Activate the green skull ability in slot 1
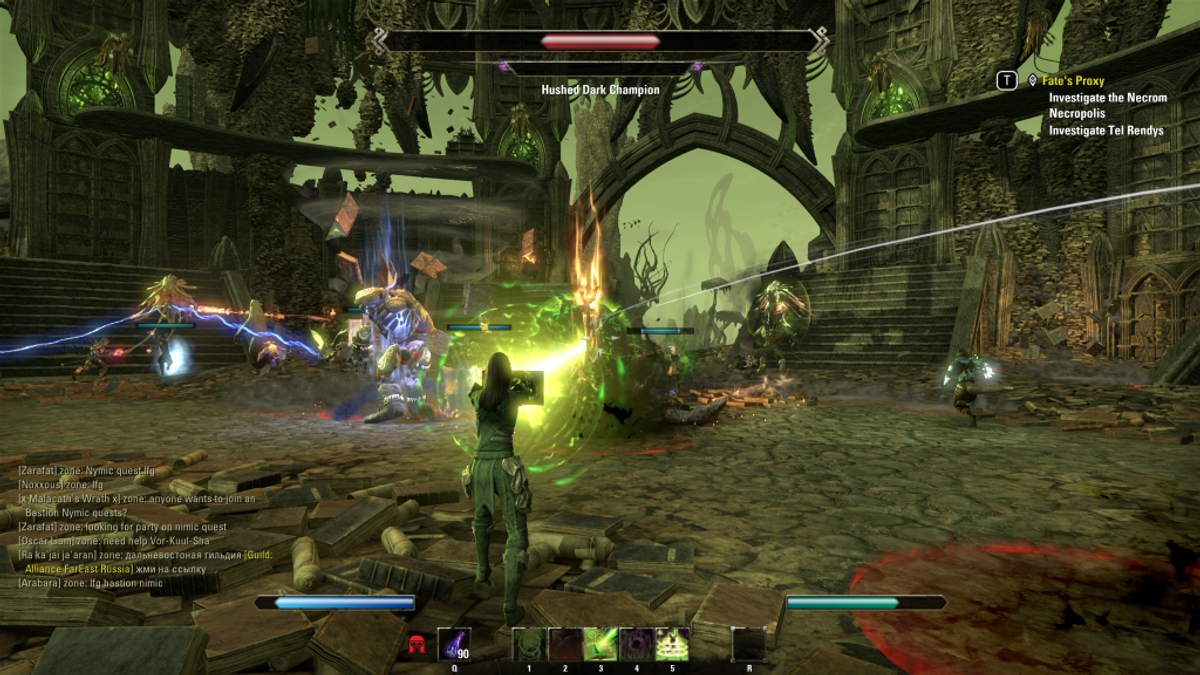 (x=527, y=644)
